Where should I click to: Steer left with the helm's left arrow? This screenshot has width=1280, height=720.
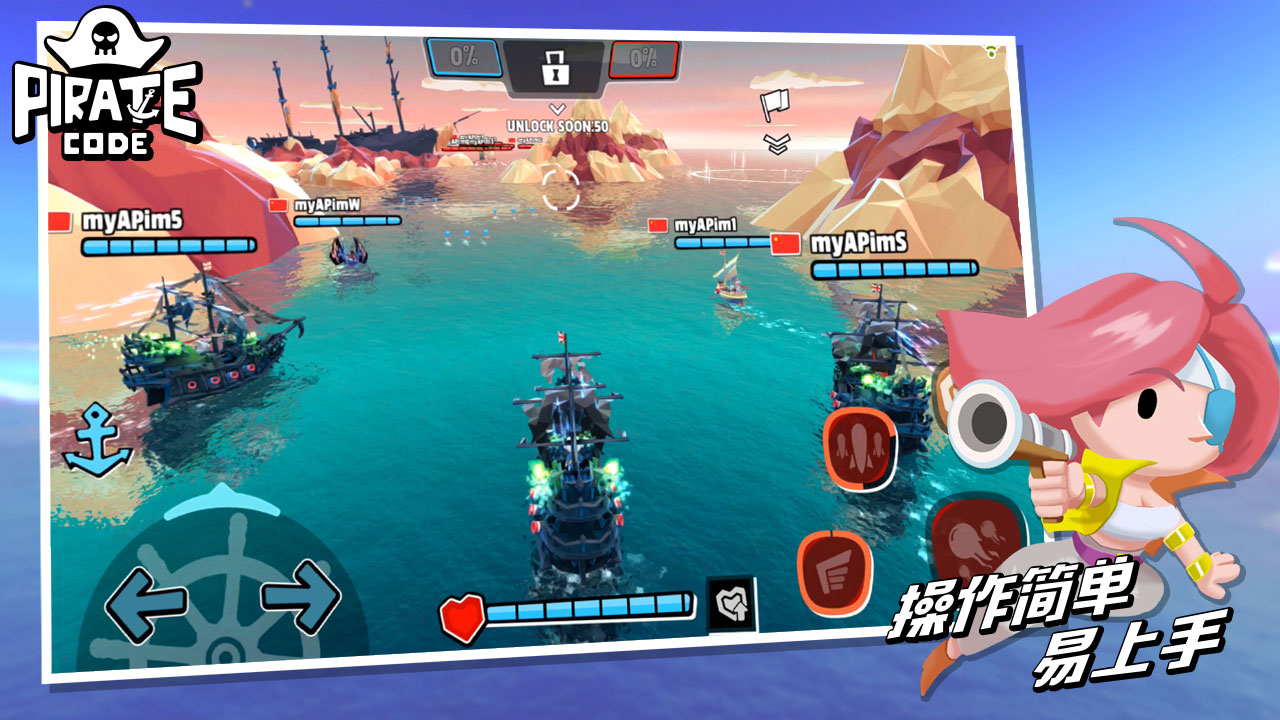tap(146, 602)
